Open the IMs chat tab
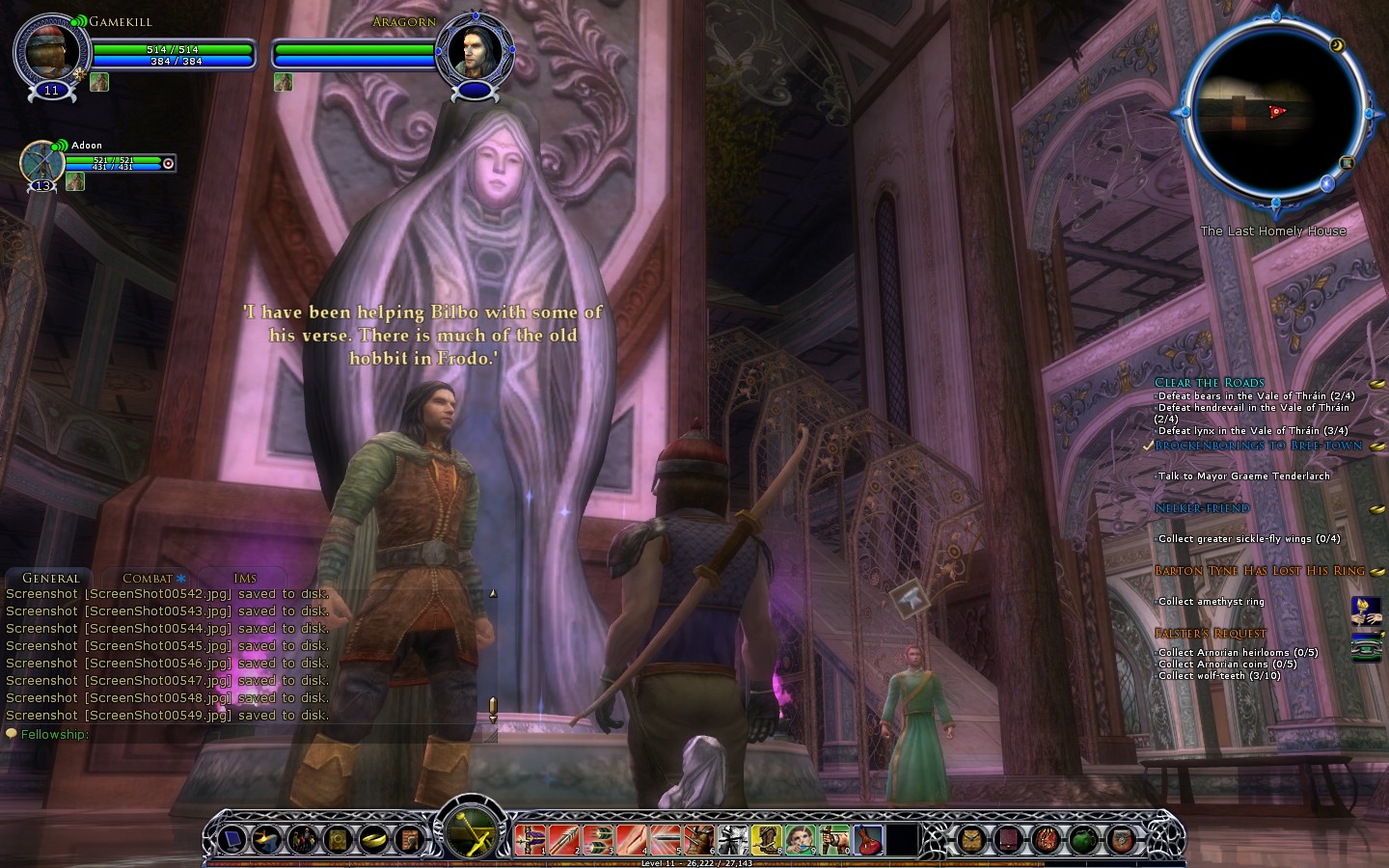This screenshot has width=1389, height=868. click(245, 578)
